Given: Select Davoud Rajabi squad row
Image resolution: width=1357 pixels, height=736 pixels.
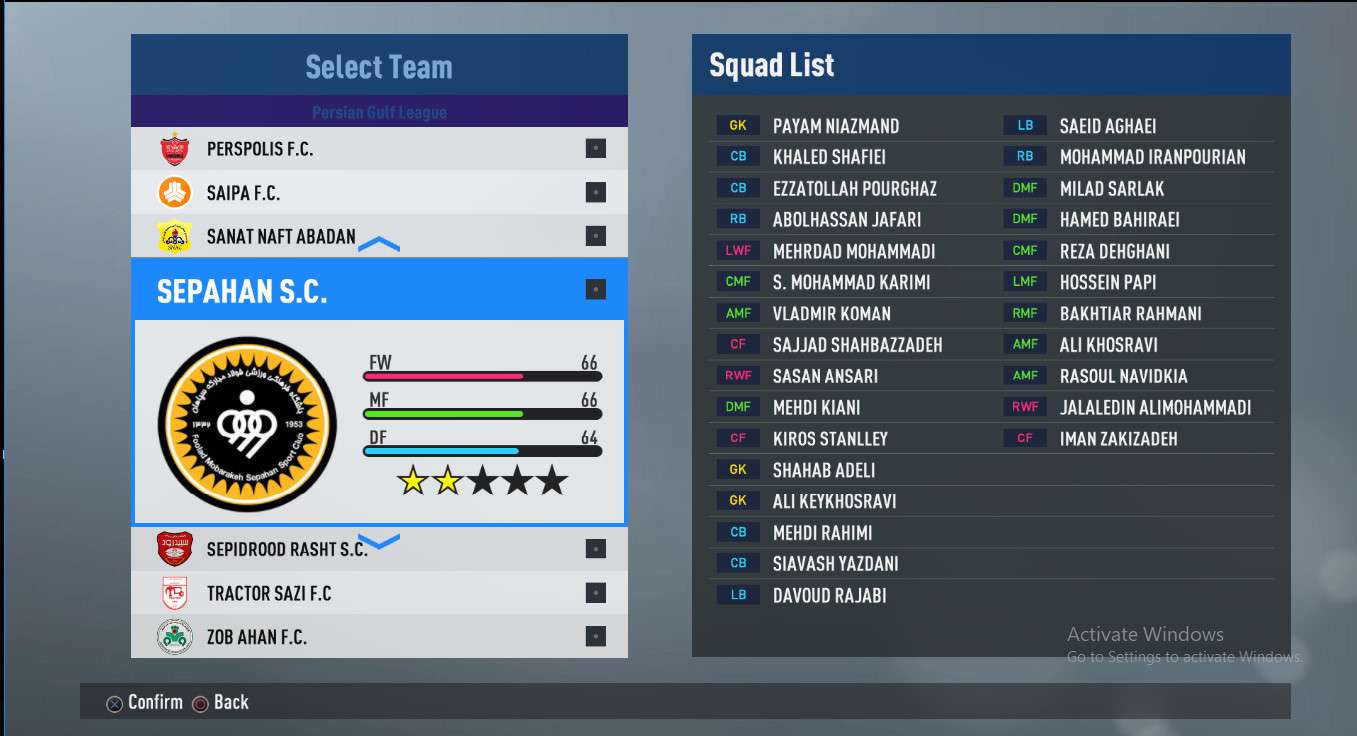Looking at the screenshot, I should (829, 595).
